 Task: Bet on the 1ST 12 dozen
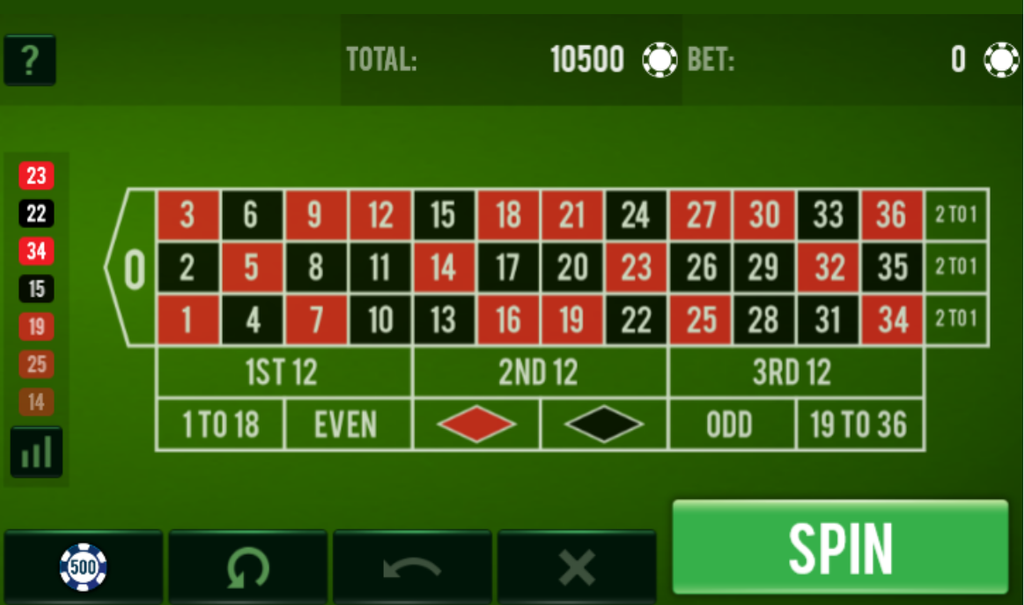[x=284, y=373]
